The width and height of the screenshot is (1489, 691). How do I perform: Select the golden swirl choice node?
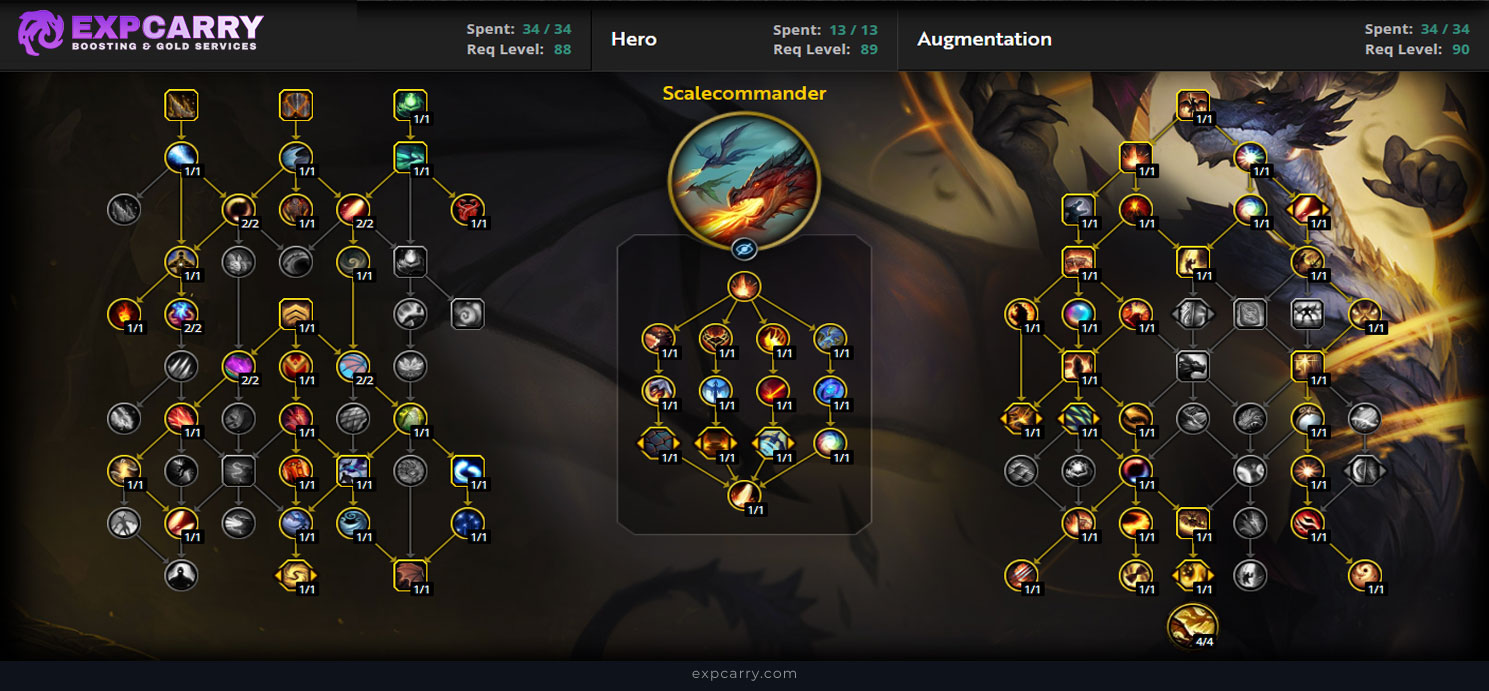[x=296, y=574]
